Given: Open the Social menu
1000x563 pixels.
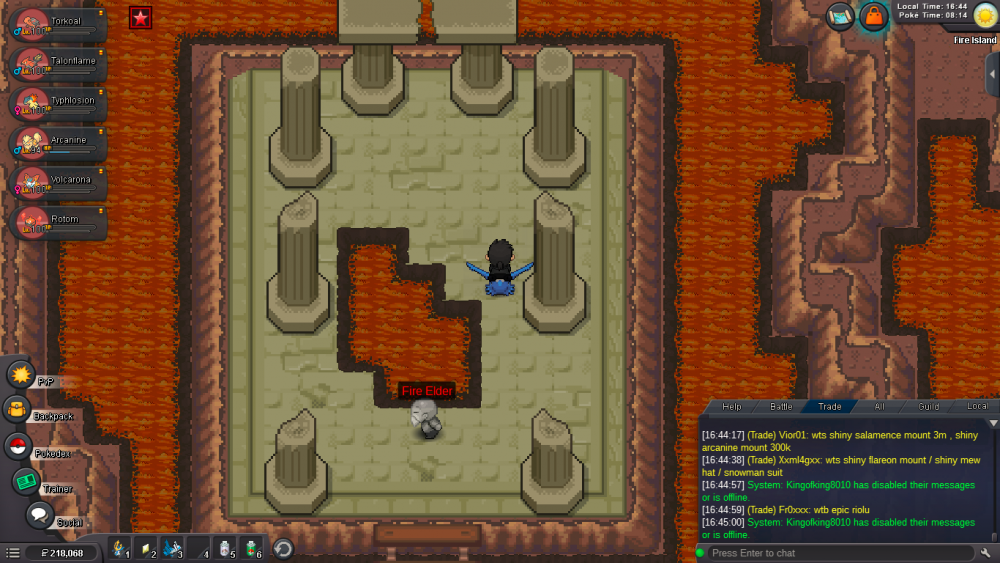Looking at the screenshot, I should pyautogui.click(x=39, y=515).
